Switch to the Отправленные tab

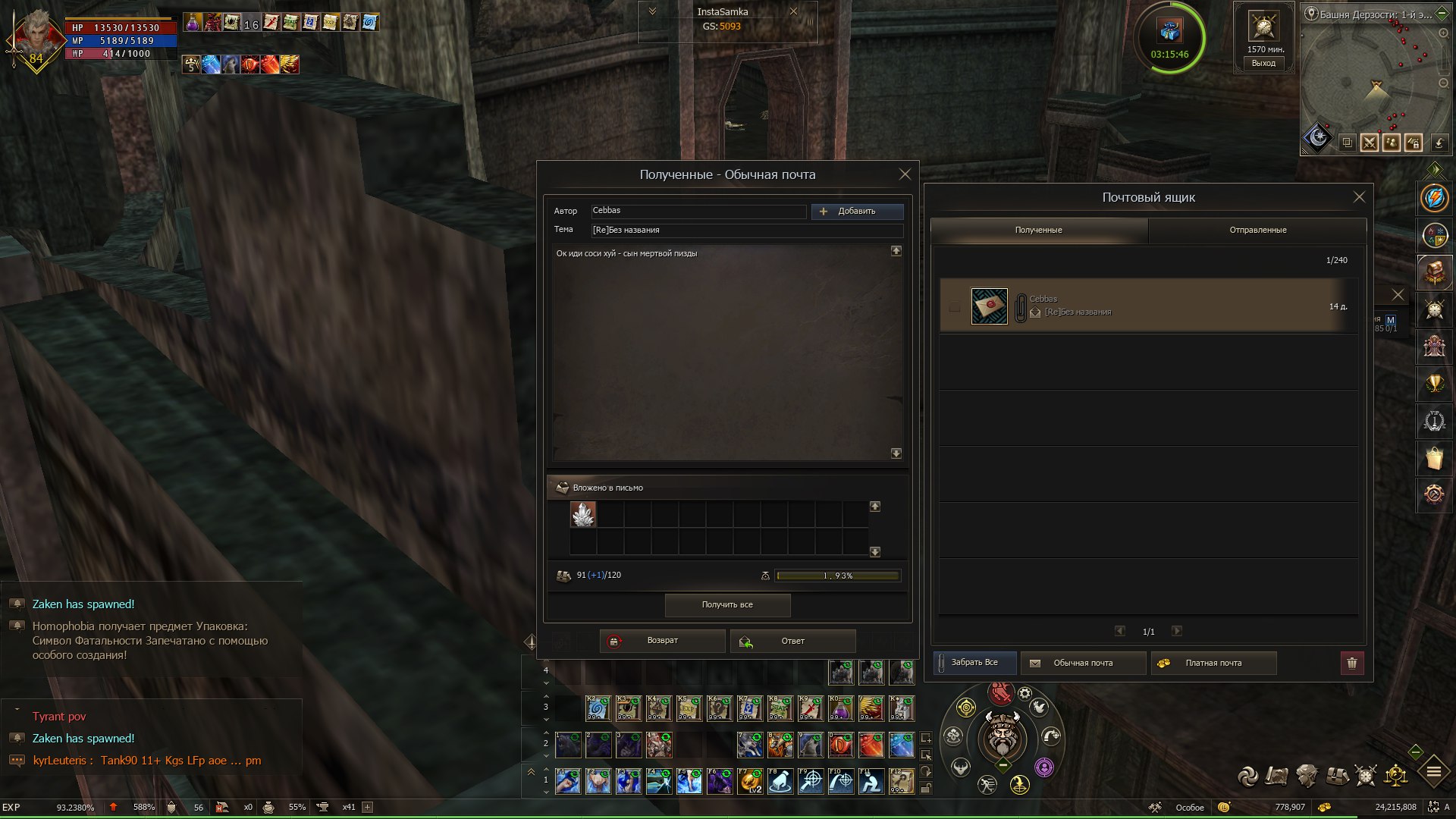pos(1257,231)
